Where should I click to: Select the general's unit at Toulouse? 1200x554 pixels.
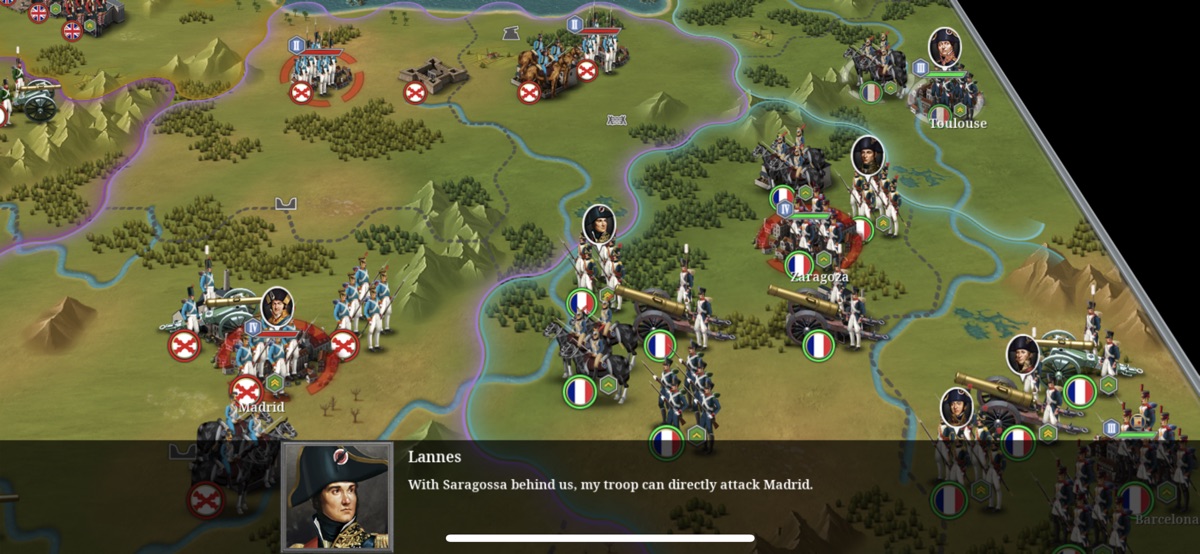coord(945,85)
